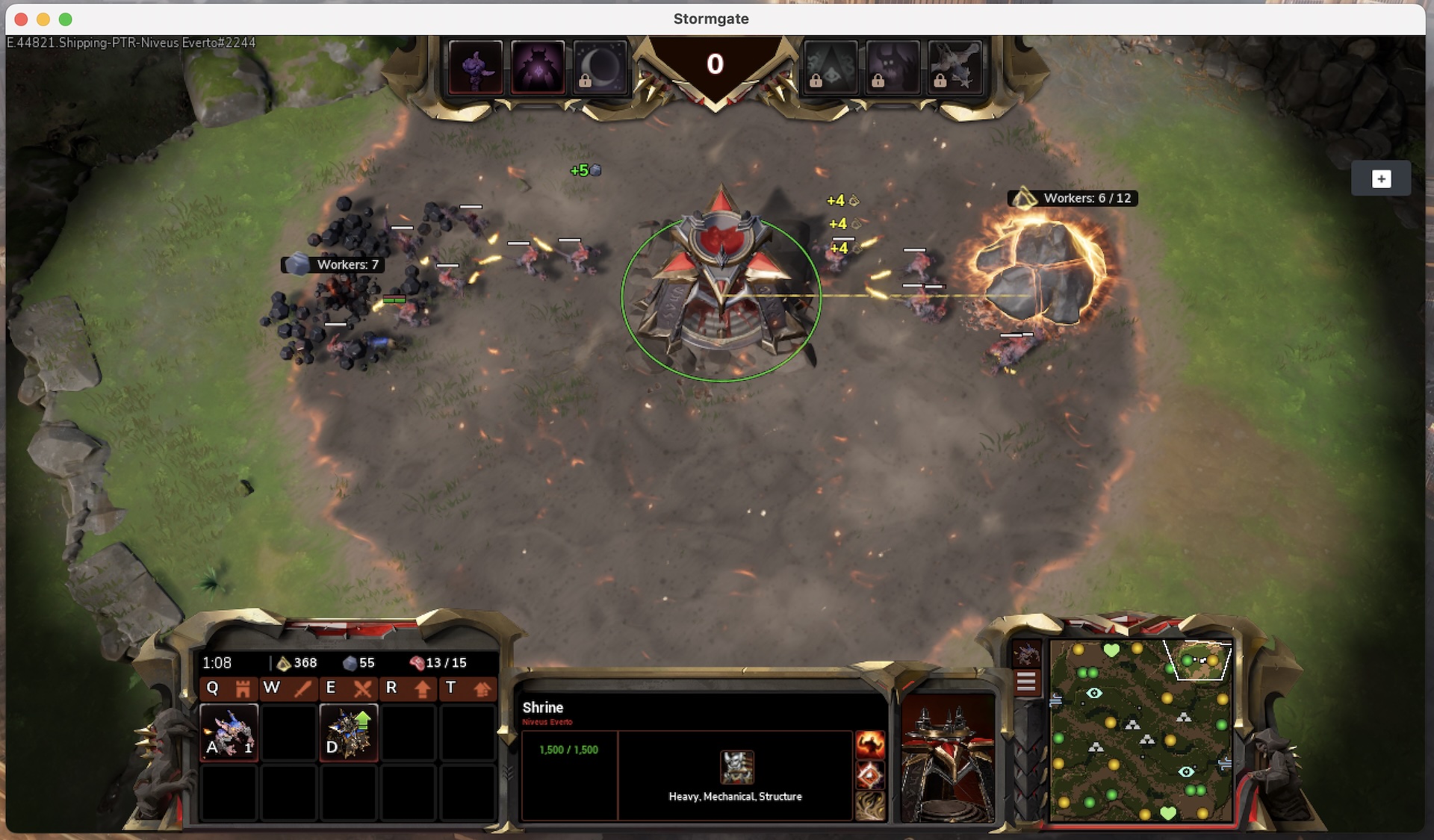Screen dimensions: 1434x840
Task: Click the Shrine 1,500/1,500 health bar
Action: point(569,749)
